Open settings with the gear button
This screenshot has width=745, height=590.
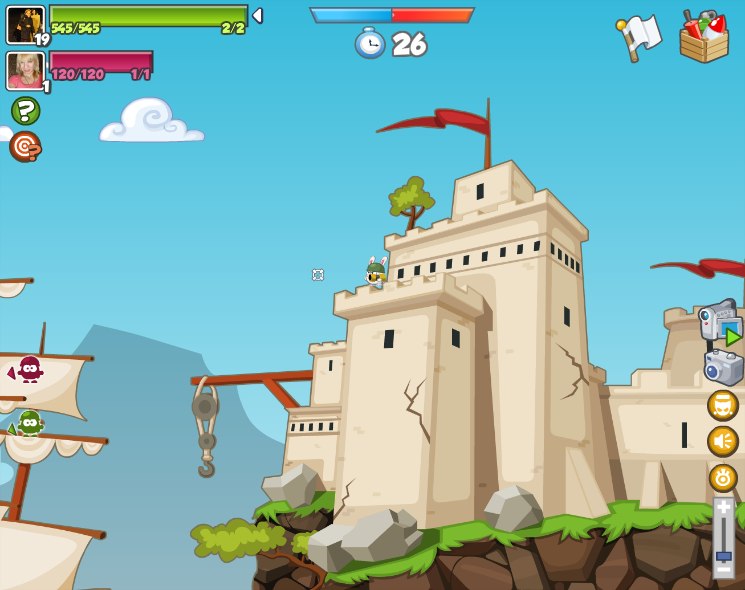pyautogui.click(x=723, y=477)
